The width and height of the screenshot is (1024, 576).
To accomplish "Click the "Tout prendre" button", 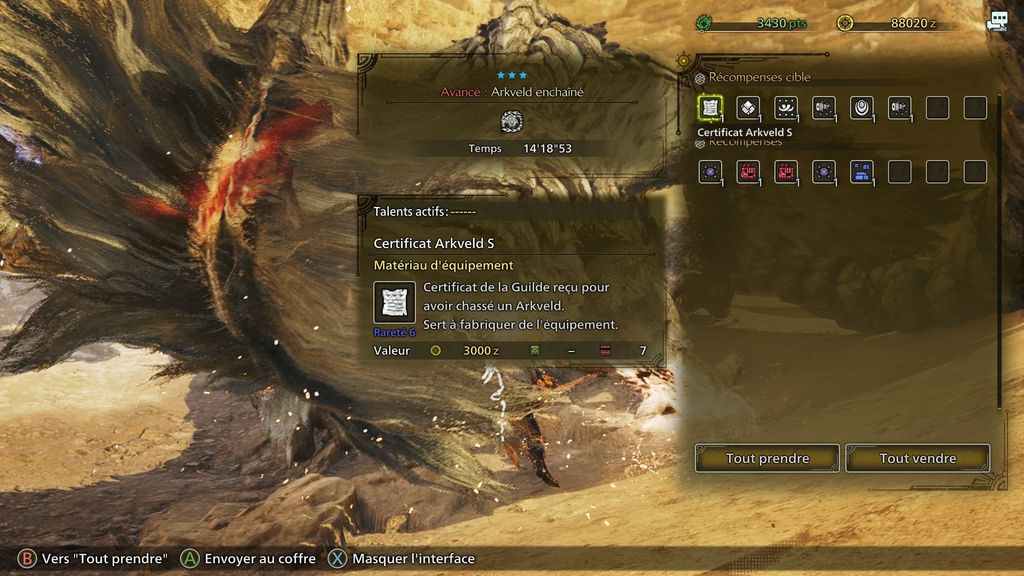I will tap(767, 458).
